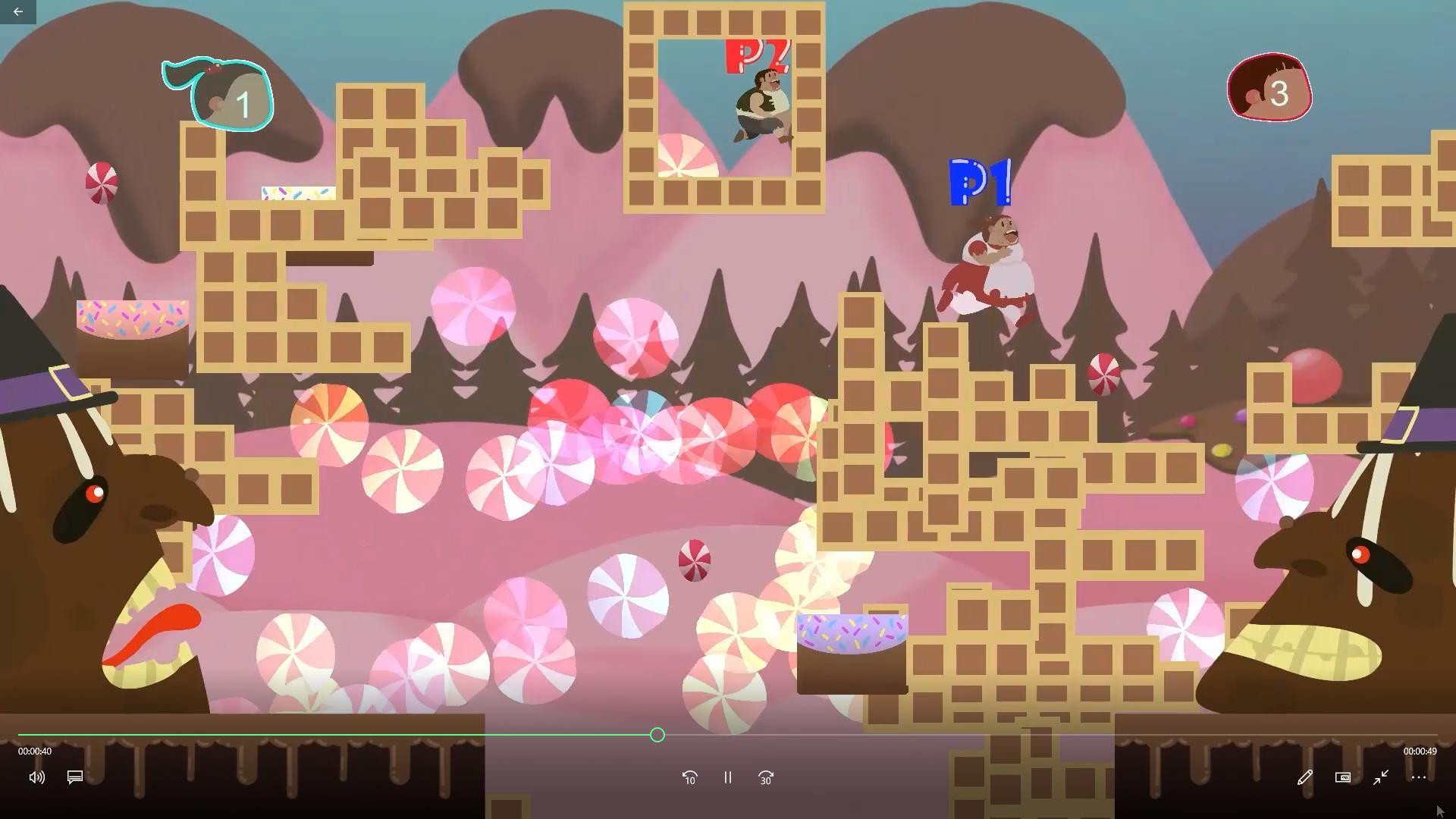Click the elapsed time 00:00:40 label
Screen dimensions: 1456x819
33,751
